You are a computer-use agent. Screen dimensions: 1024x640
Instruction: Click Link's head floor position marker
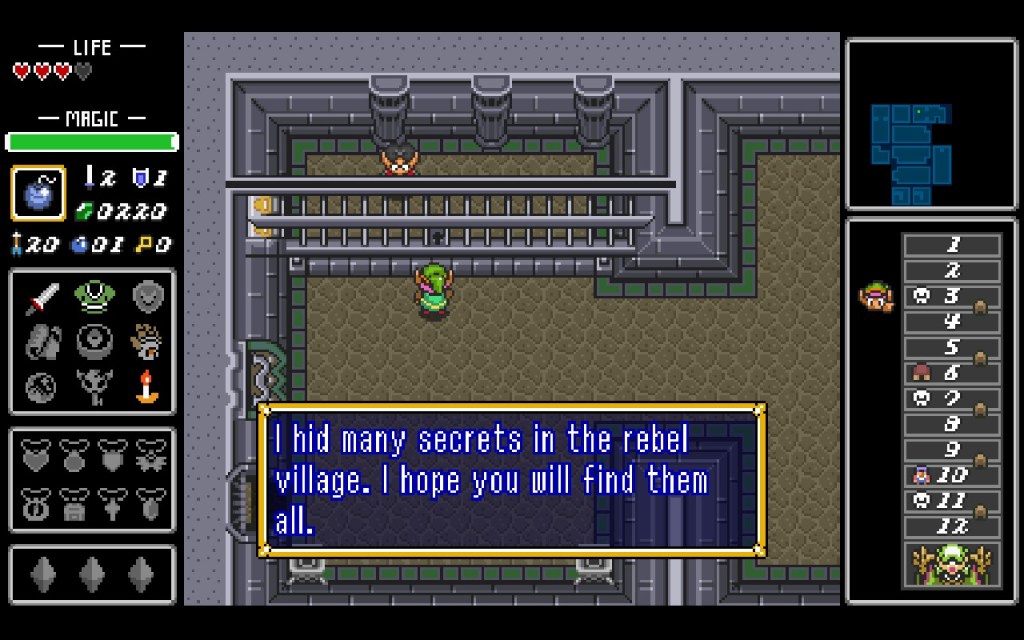[x=875, y=296]
